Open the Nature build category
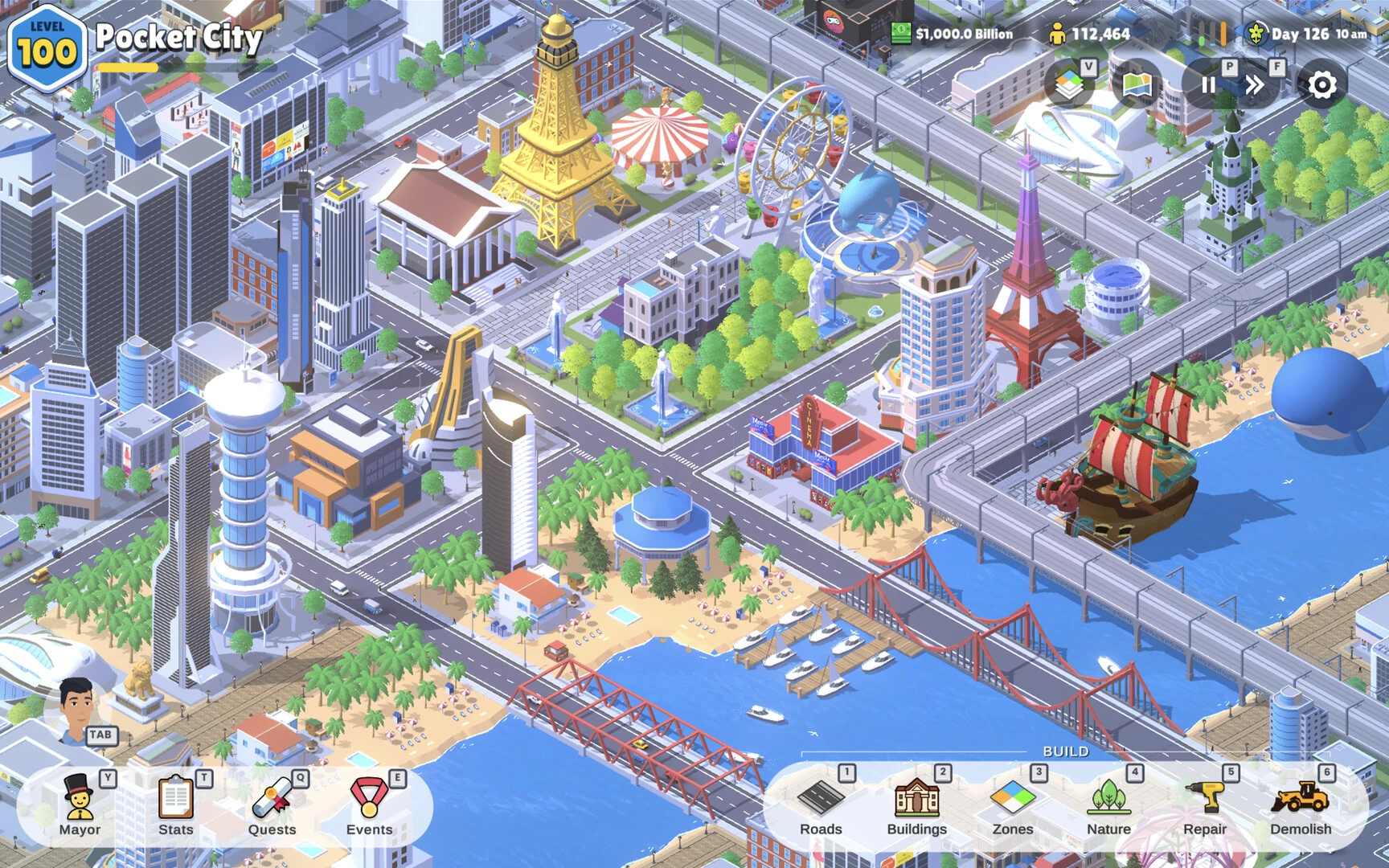 point(1108,805)
